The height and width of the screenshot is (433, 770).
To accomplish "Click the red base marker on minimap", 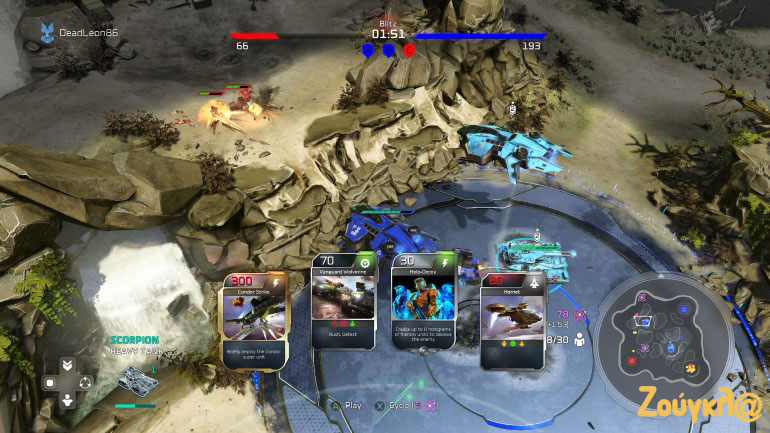I will tap(632, 359).
